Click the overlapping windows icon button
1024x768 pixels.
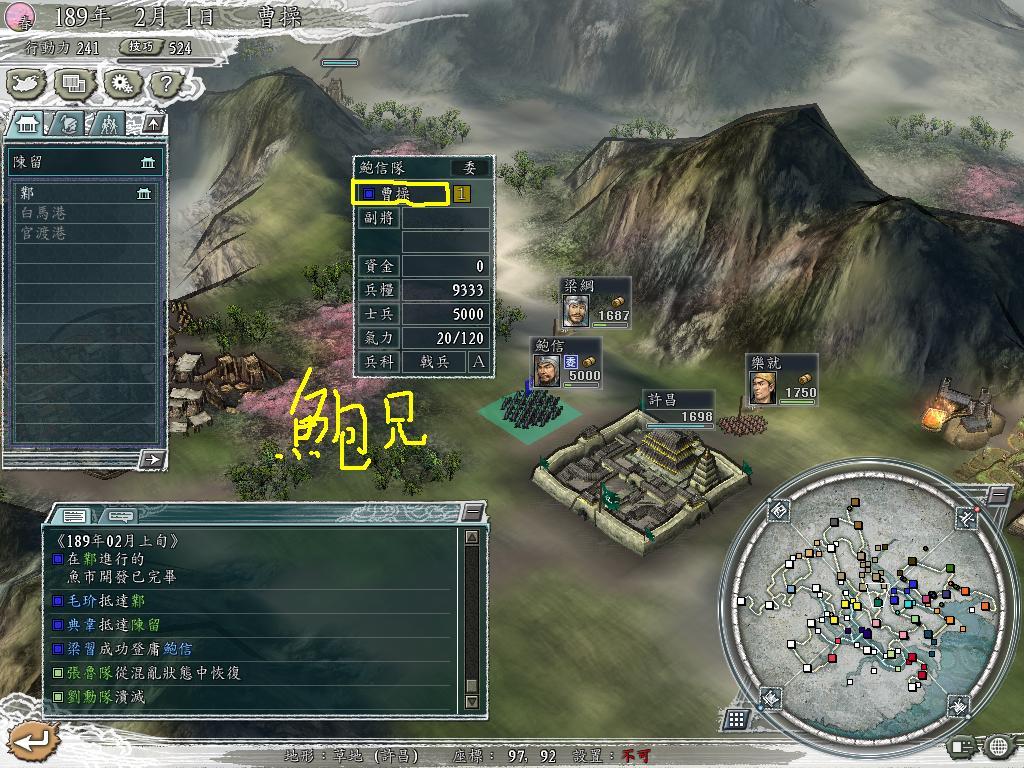click(74, 84)
